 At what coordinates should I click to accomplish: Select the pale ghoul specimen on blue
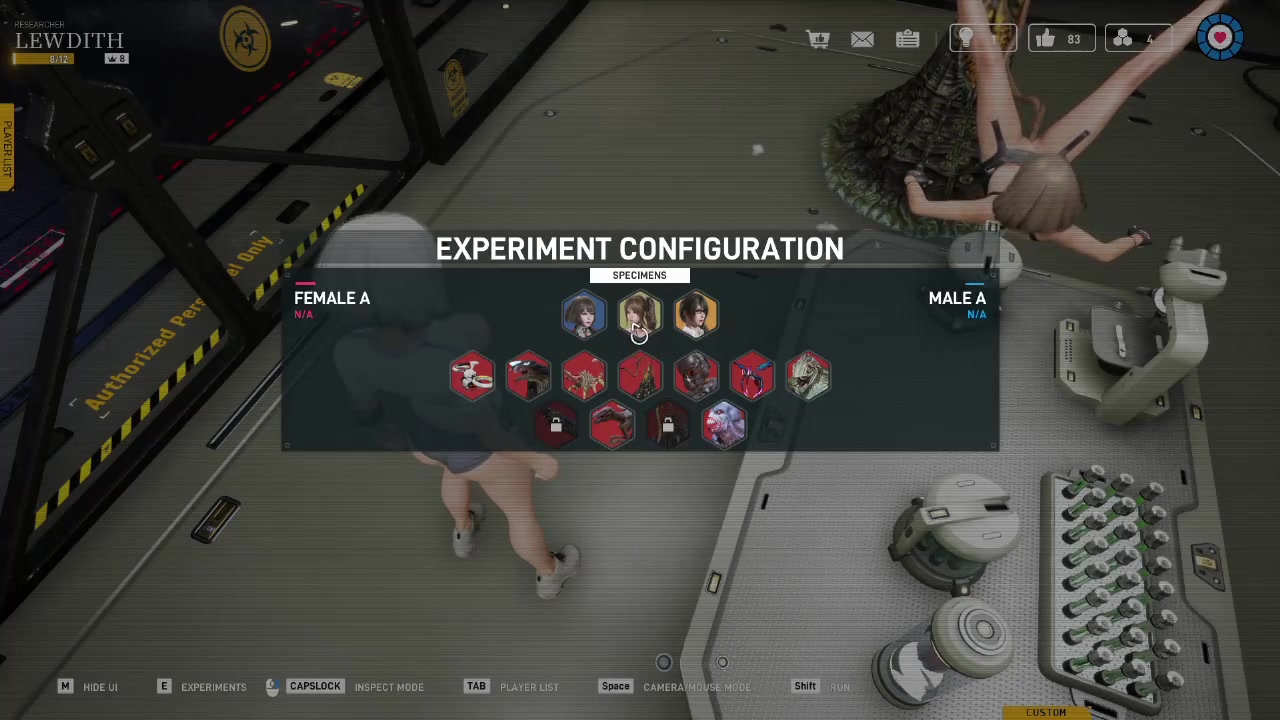coord(724,425)
